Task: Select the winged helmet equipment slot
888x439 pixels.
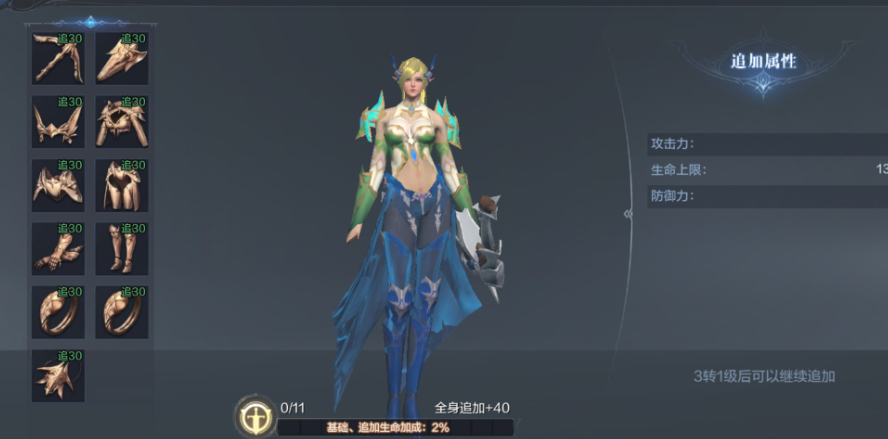Action: (x=57, y=122)
